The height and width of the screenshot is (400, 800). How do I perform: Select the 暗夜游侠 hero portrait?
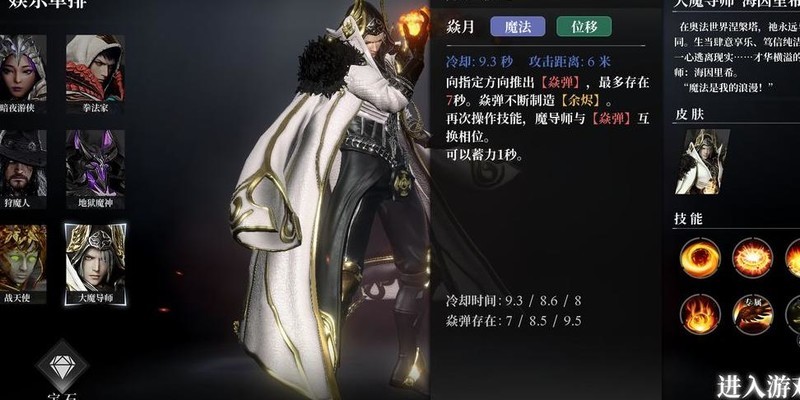pyautogui.click(x=23, y=66)
